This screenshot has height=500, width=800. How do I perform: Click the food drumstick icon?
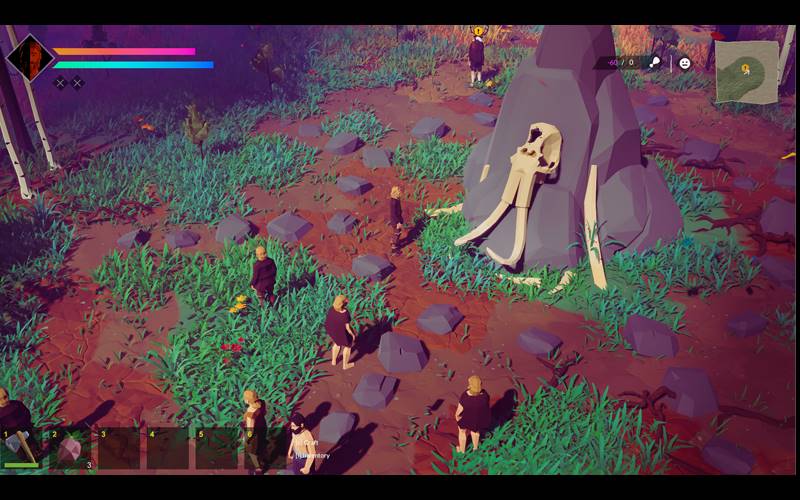[x=653, y=62]
